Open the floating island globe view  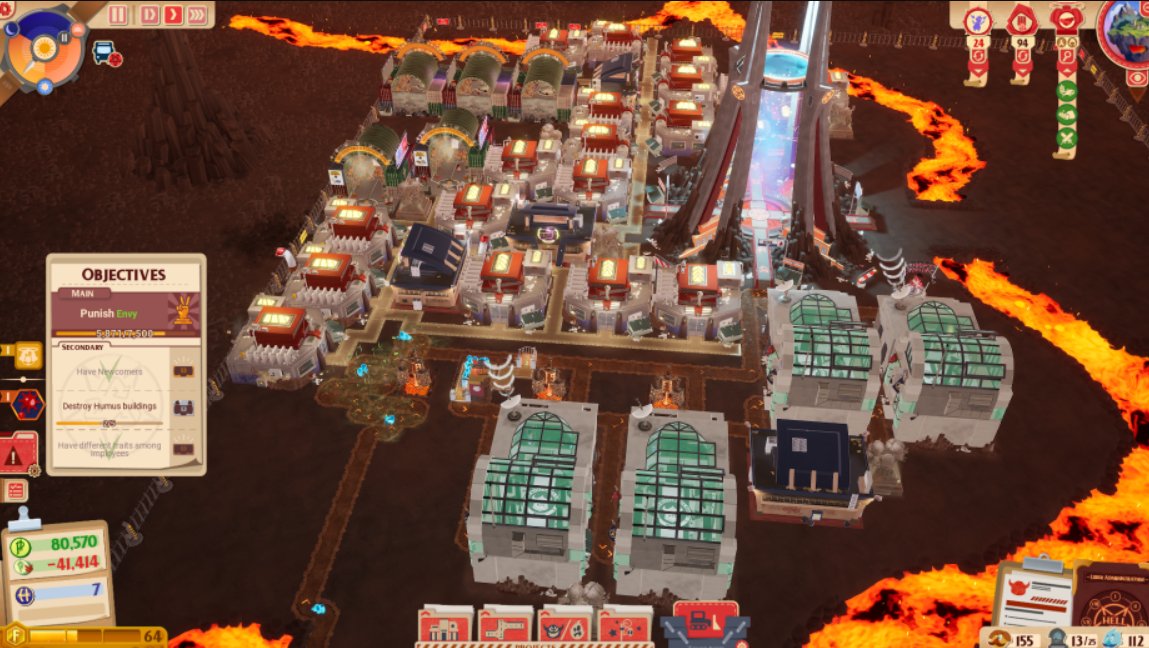click(1129, 30)
